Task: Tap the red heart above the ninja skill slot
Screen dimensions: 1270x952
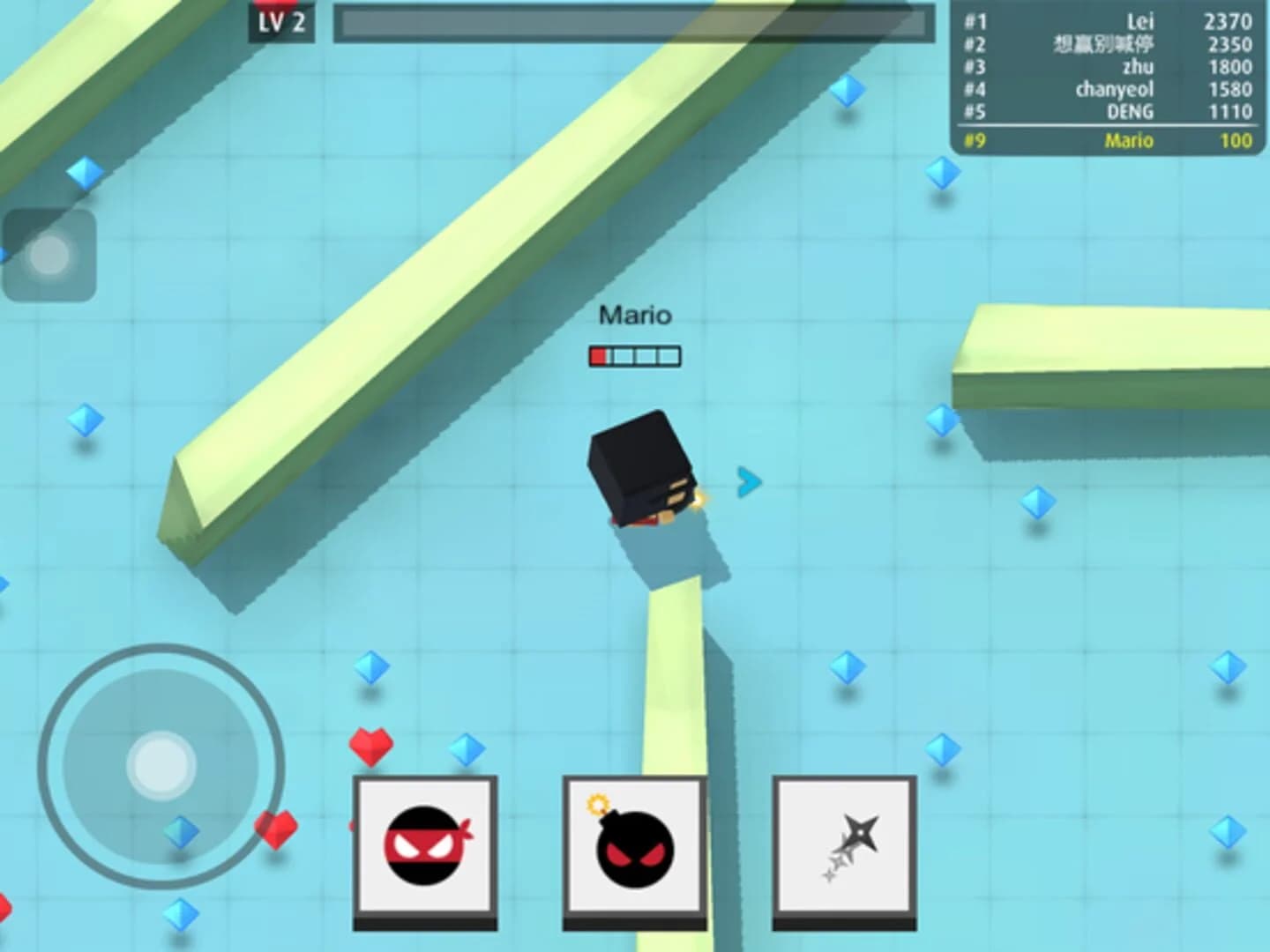Action: 372,745
